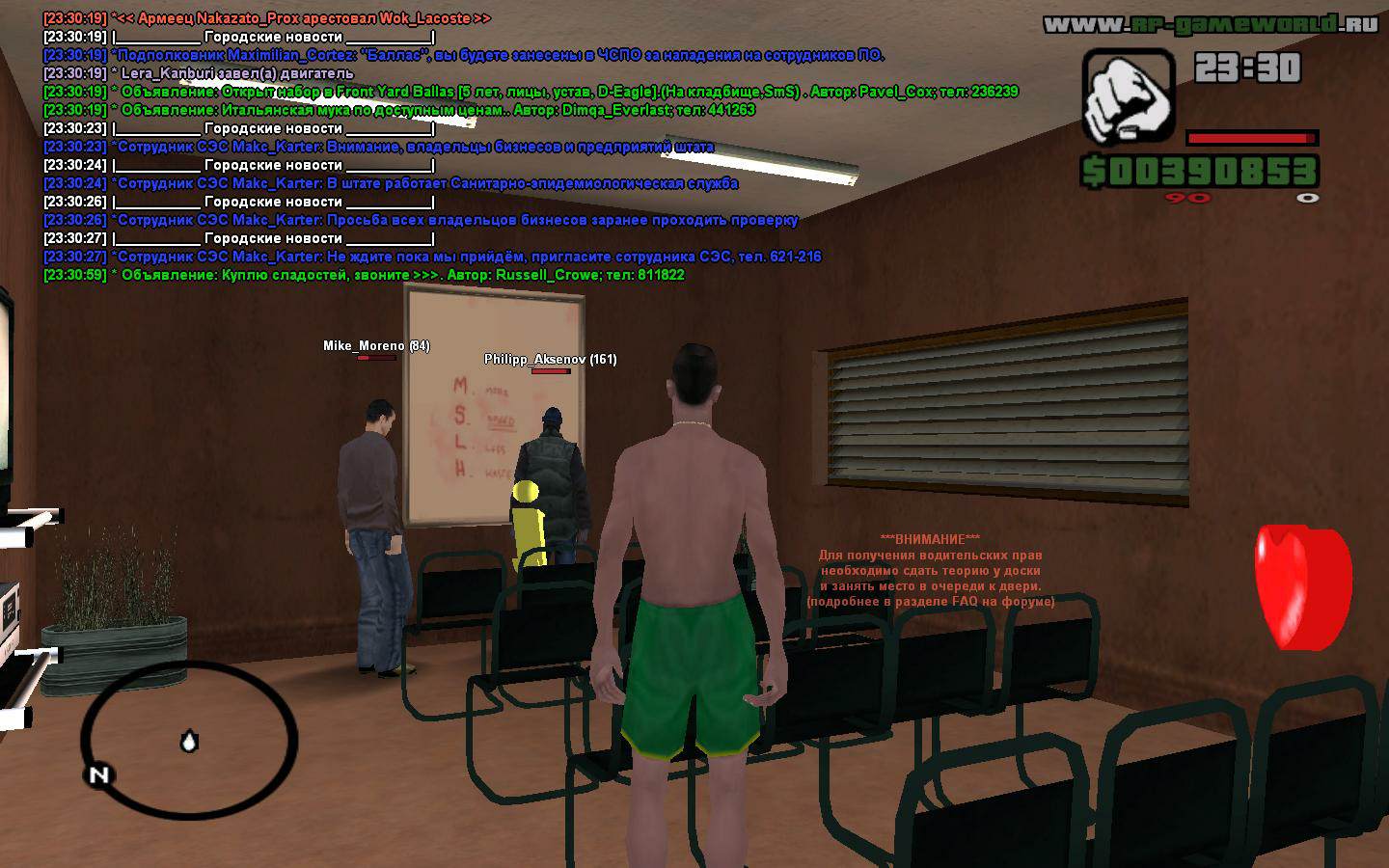
Task: Click the Philipp_Aksenov player name tag
Action: [x=550, y=360]
